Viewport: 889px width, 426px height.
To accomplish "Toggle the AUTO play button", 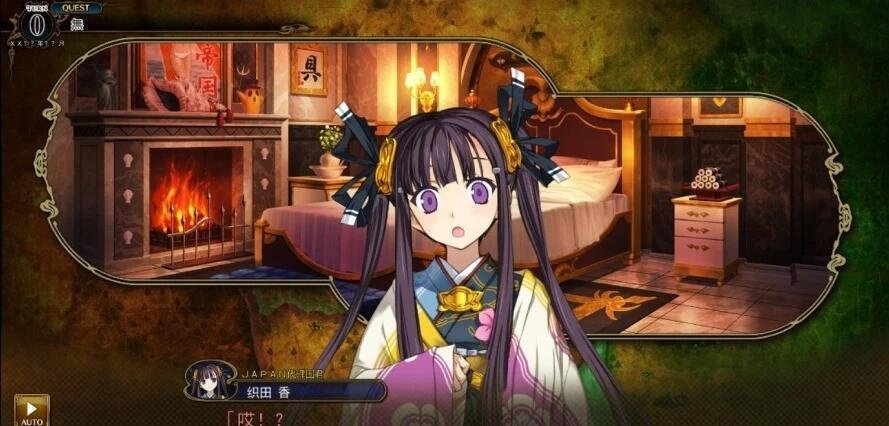I will (x=31, y=410).
